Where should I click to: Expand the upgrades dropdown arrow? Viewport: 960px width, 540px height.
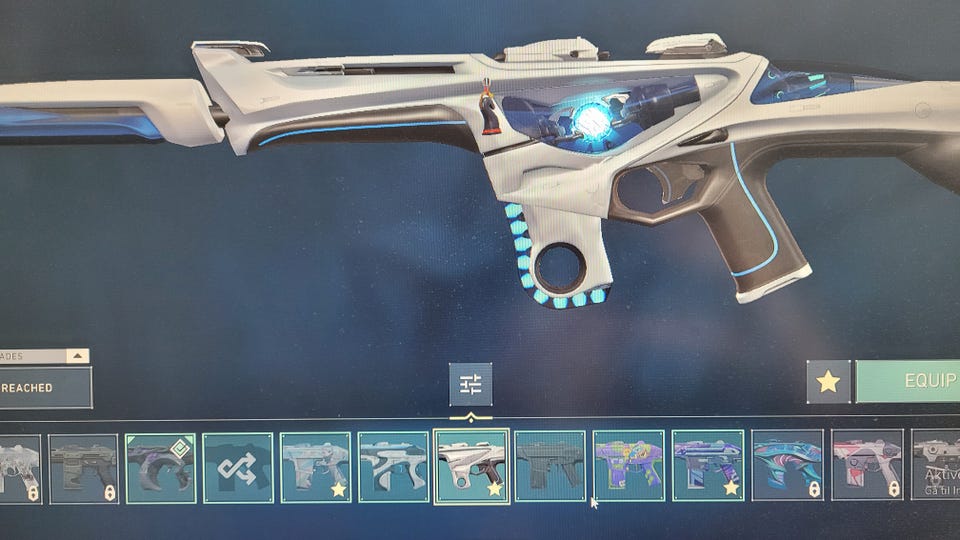click(x=77, y=356)
